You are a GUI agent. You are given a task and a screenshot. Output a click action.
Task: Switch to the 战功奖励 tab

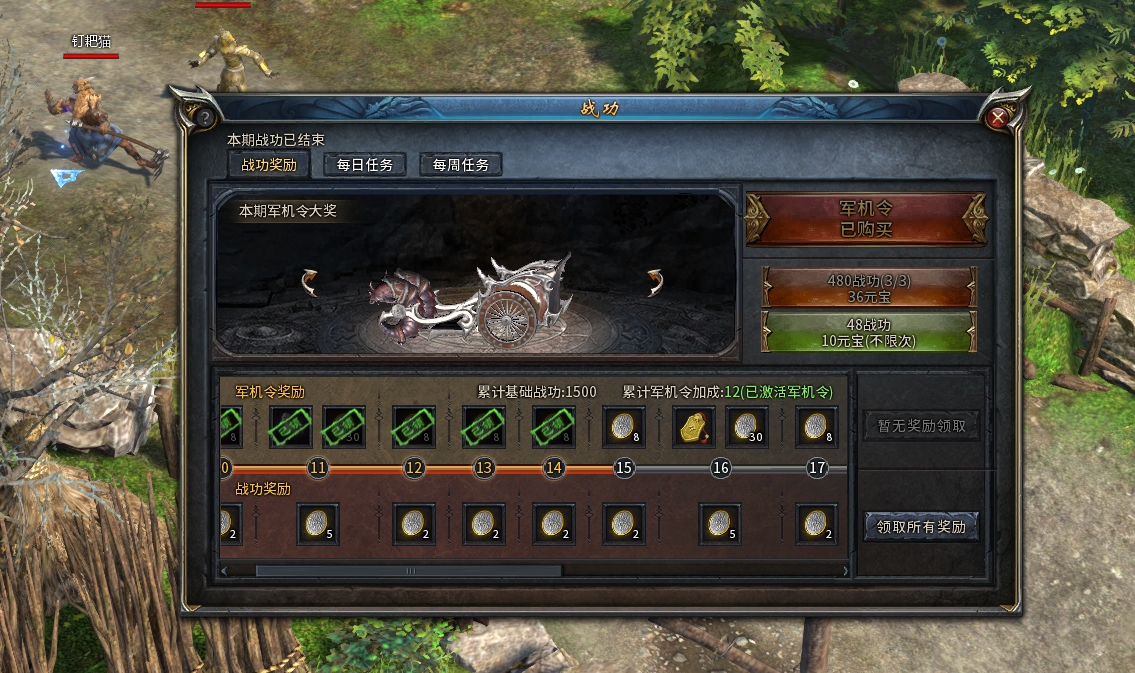269,165
